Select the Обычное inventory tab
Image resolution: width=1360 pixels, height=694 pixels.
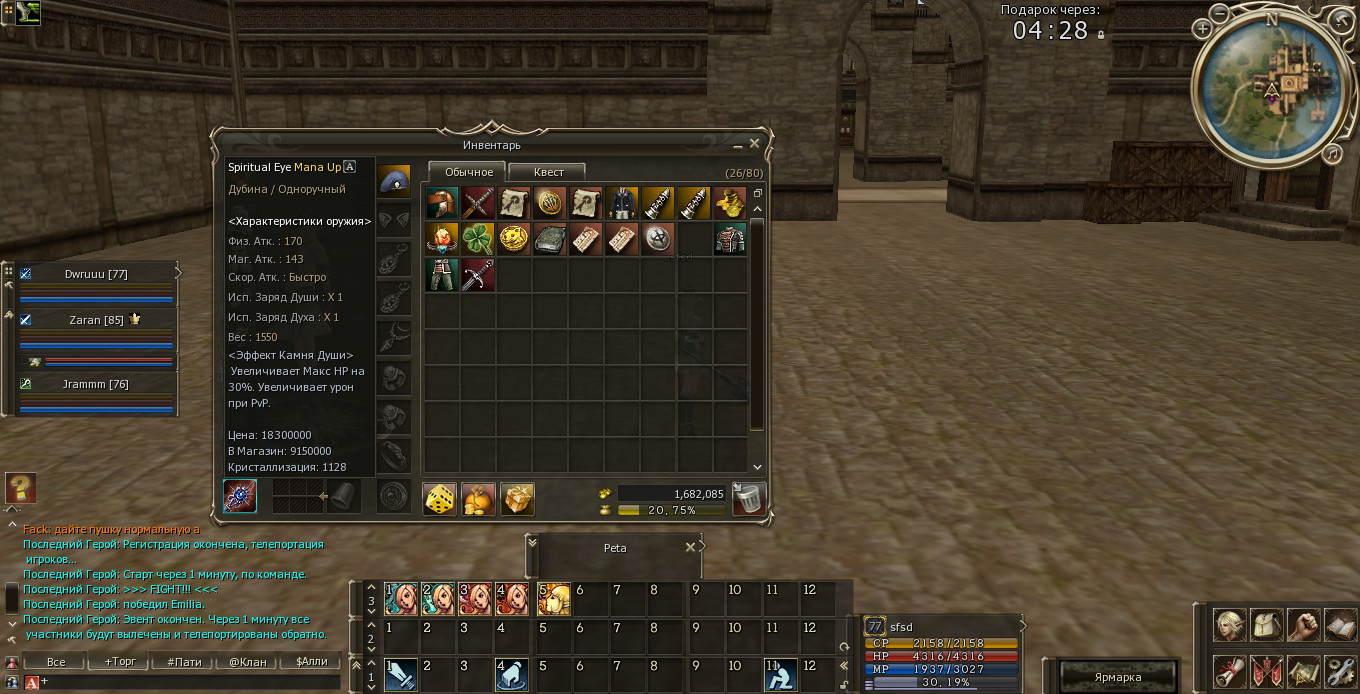coord(468,172)
